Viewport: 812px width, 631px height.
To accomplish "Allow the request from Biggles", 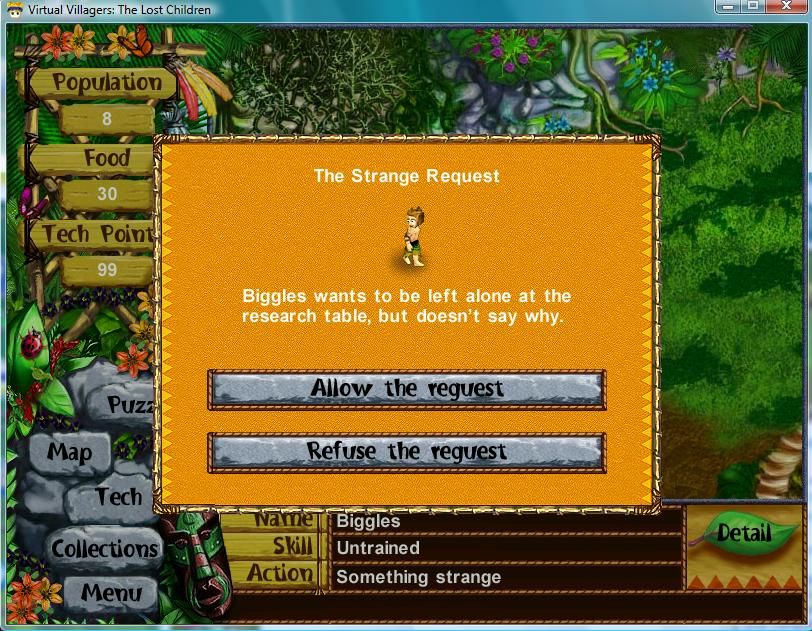I will point(406,389).
